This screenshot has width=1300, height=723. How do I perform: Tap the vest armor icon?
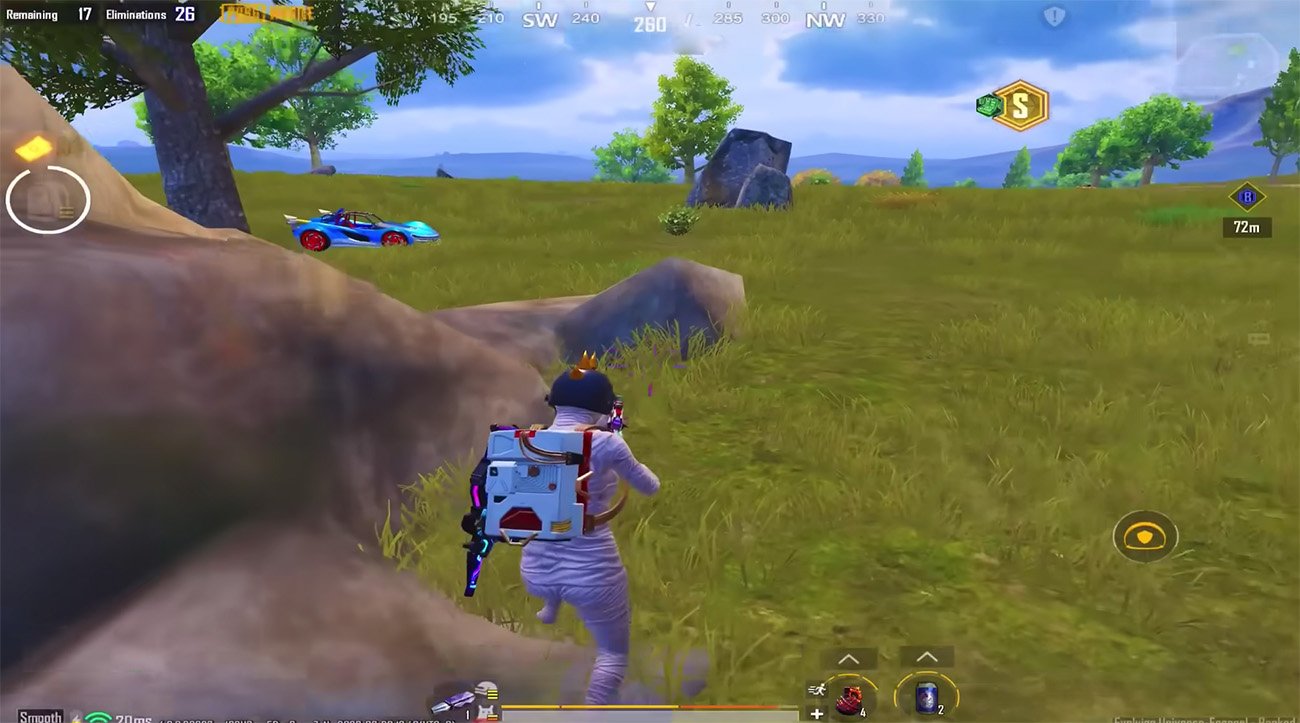click(487, 710)
